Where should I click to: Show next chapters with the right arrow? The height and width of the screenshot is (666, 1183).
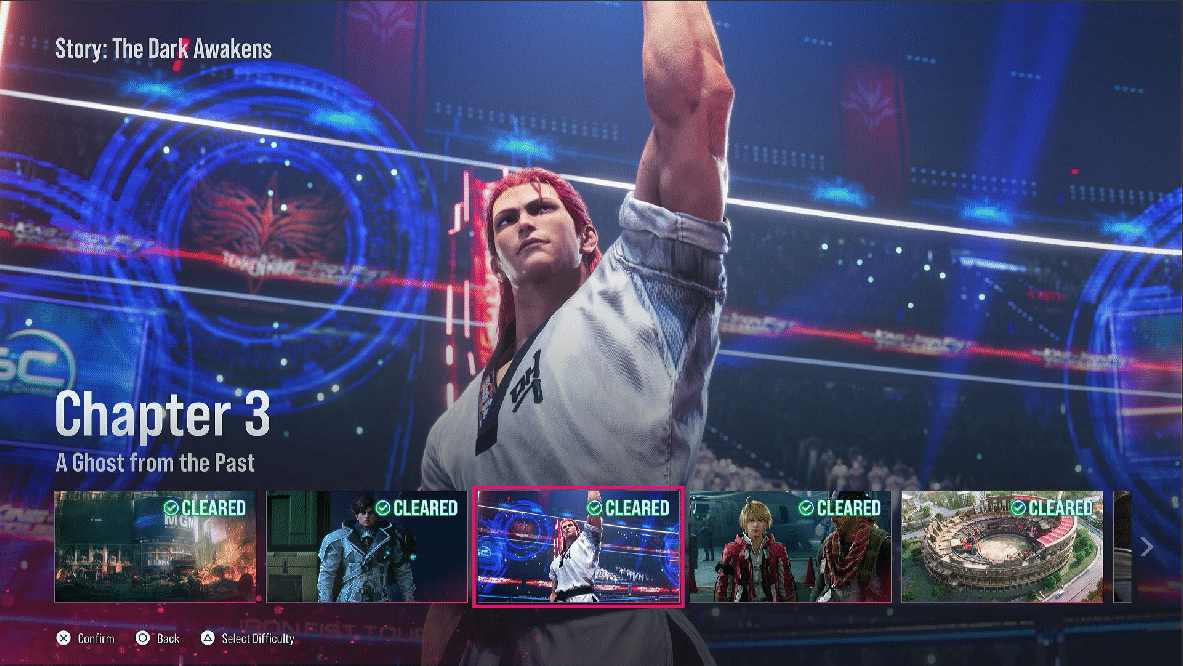[x=1147, y=547]
